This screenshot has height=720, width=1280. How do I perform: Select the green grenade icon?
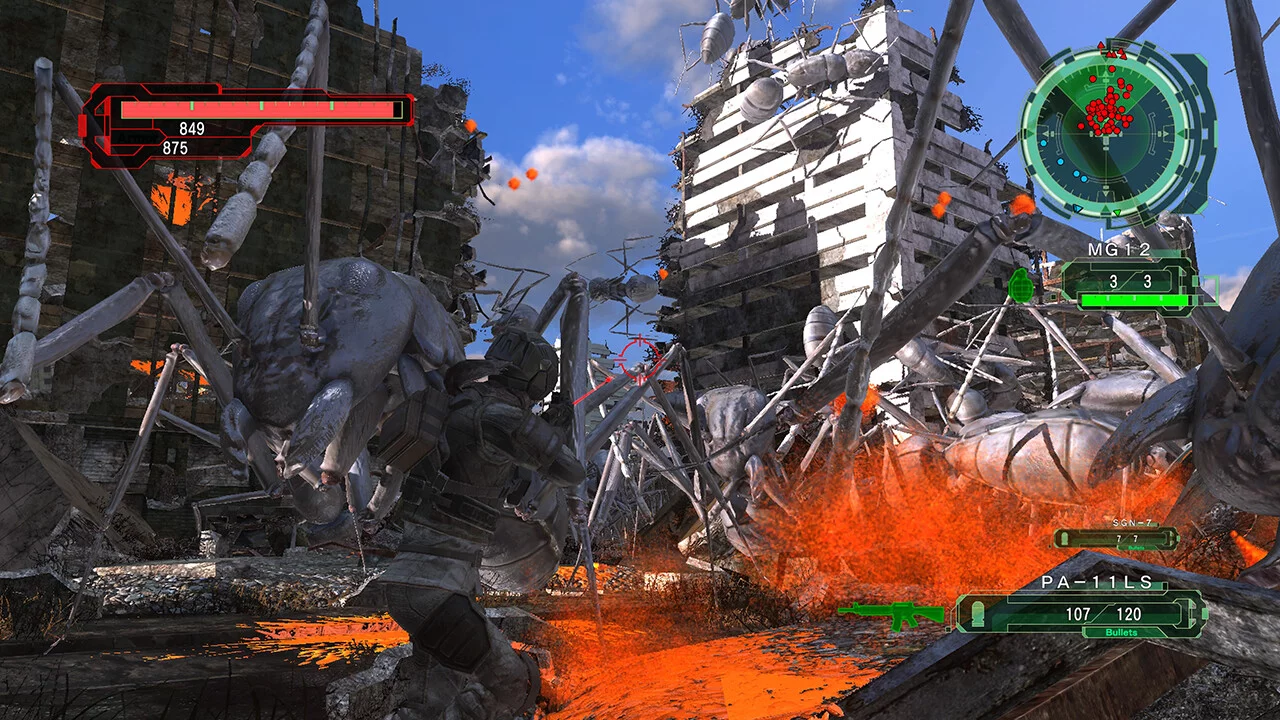[1020, 285]
